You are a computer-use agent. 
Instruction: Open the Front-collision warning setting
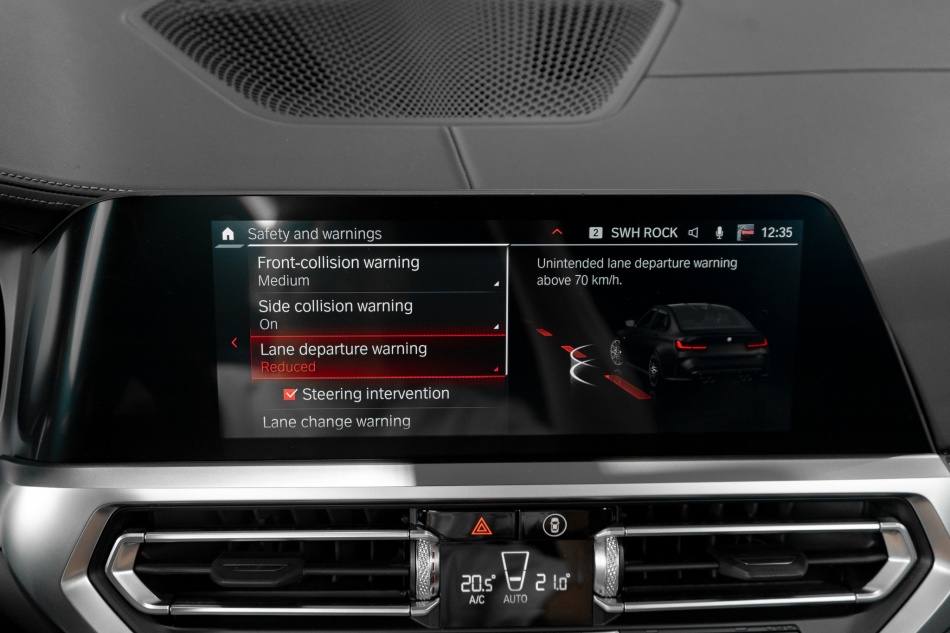(x=377, y=271)
